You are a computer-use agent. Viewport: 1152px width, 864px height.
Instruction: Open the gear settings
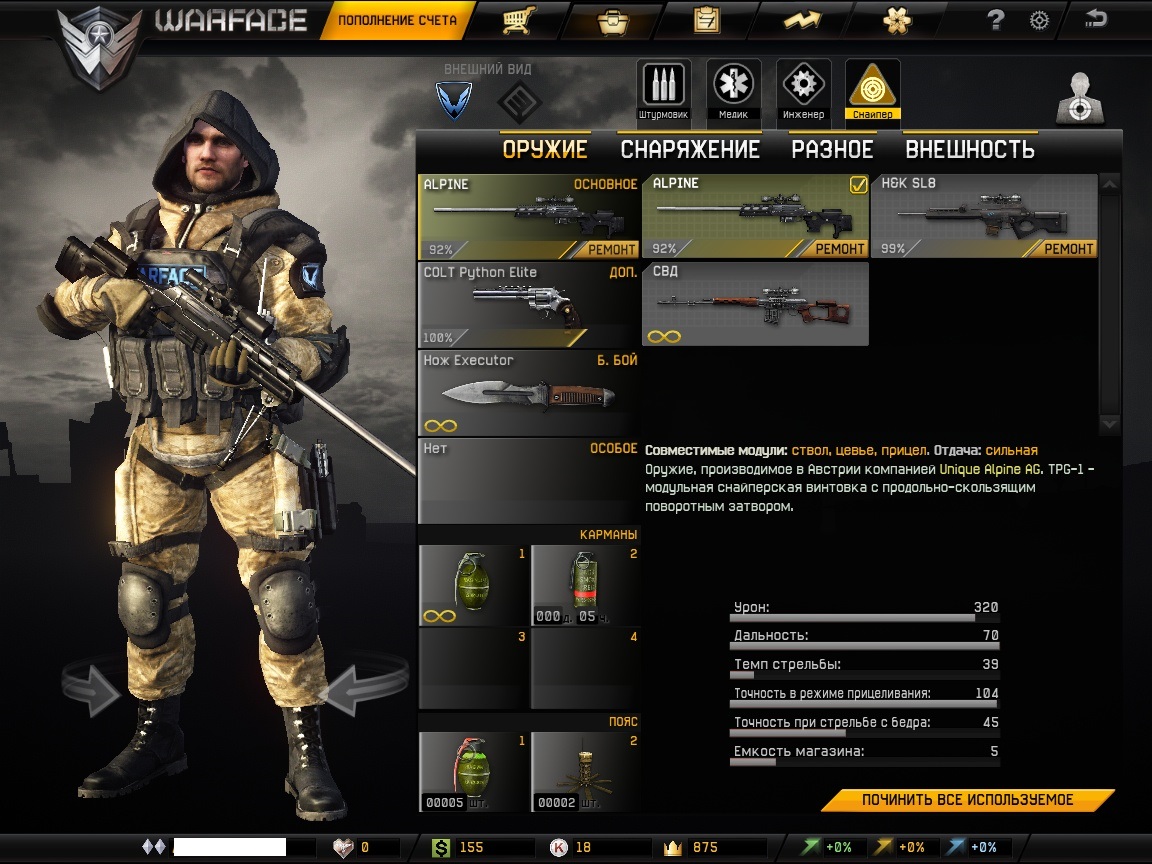tap(1040, 20)
